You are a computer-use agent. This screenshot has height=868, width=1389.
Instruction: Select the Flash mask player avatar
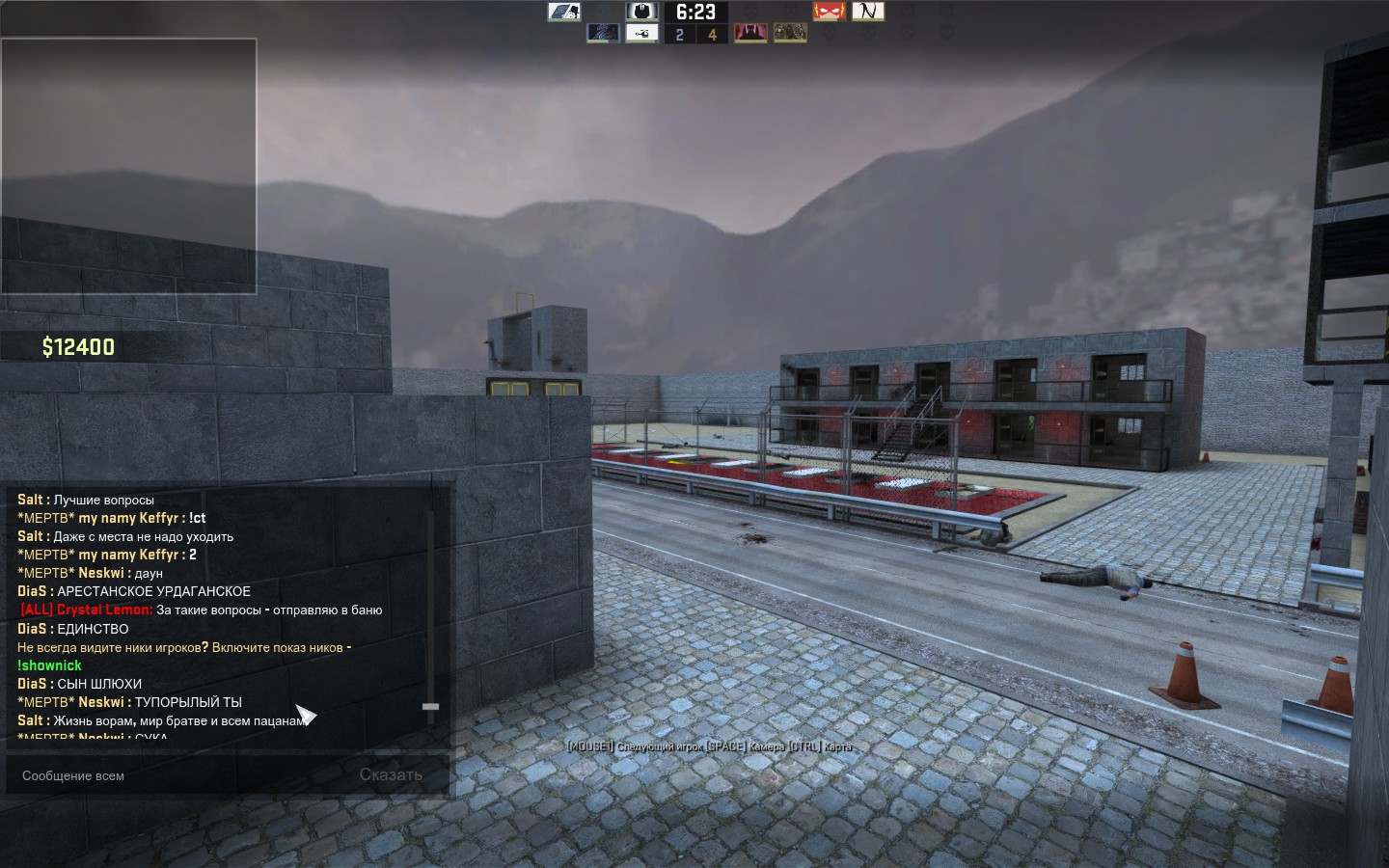click(x=829, y=12)
